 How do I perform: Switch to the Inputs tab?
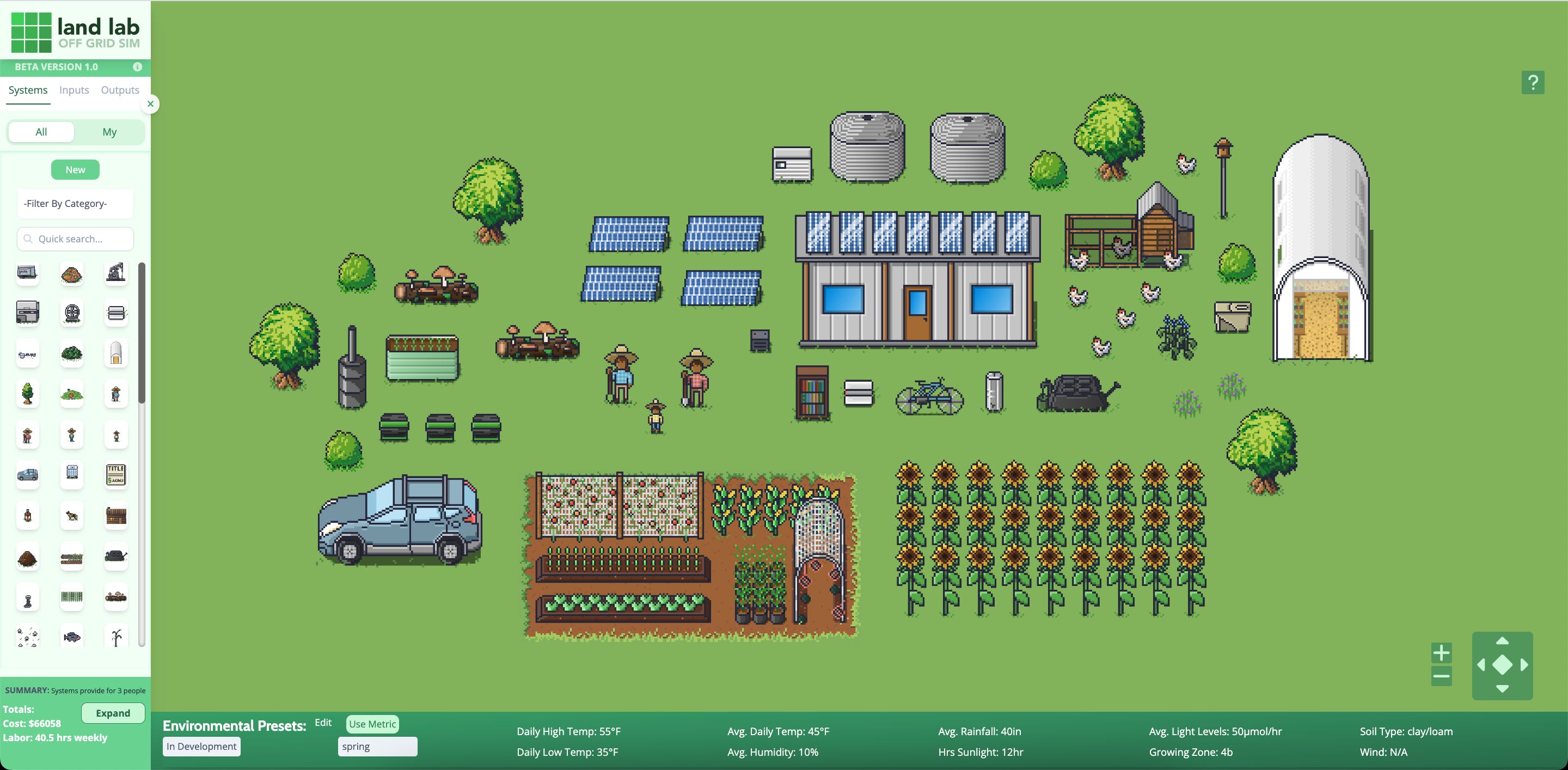[73, 89]
